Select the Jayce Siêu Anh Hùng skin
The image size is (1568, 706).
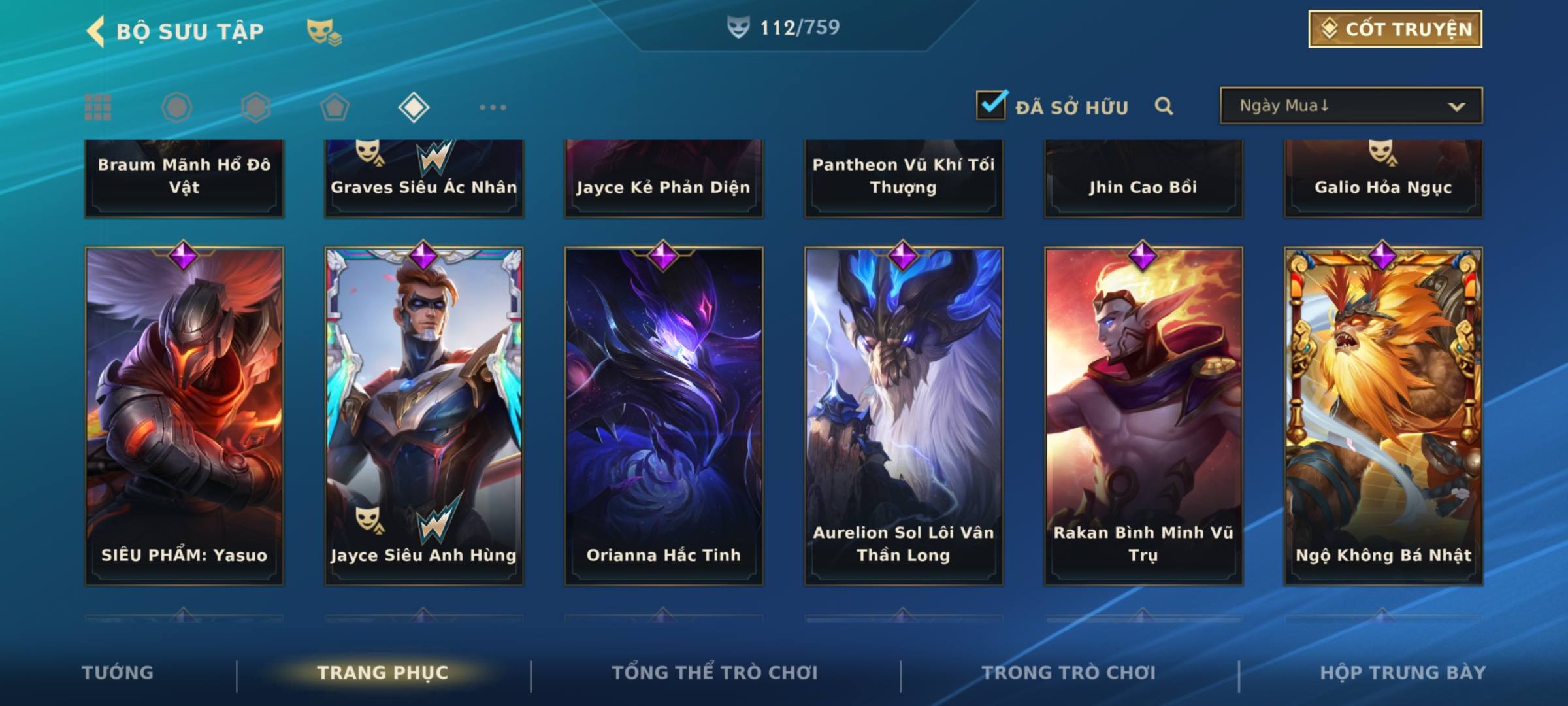click(x=424, y=416)
